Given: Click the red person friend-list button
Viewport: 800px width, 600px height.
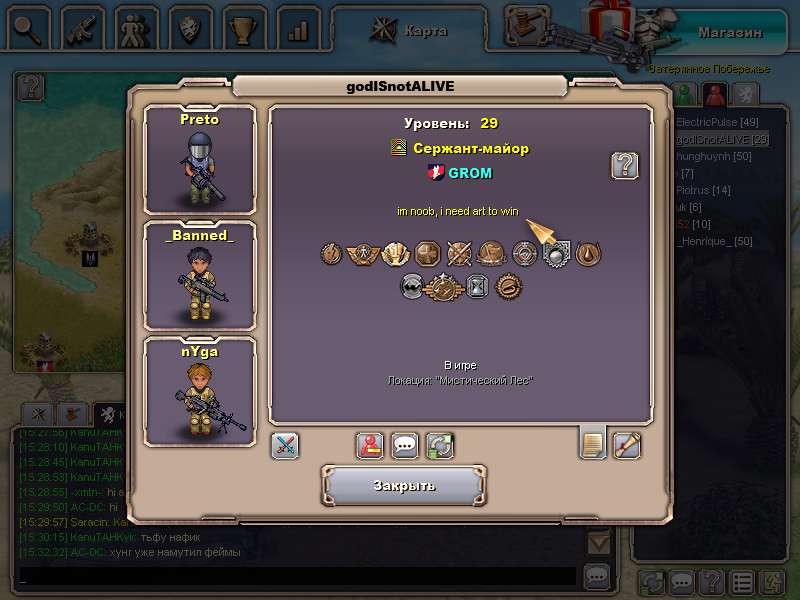Looking at the screenshot, I should click(x=370, y=445).
